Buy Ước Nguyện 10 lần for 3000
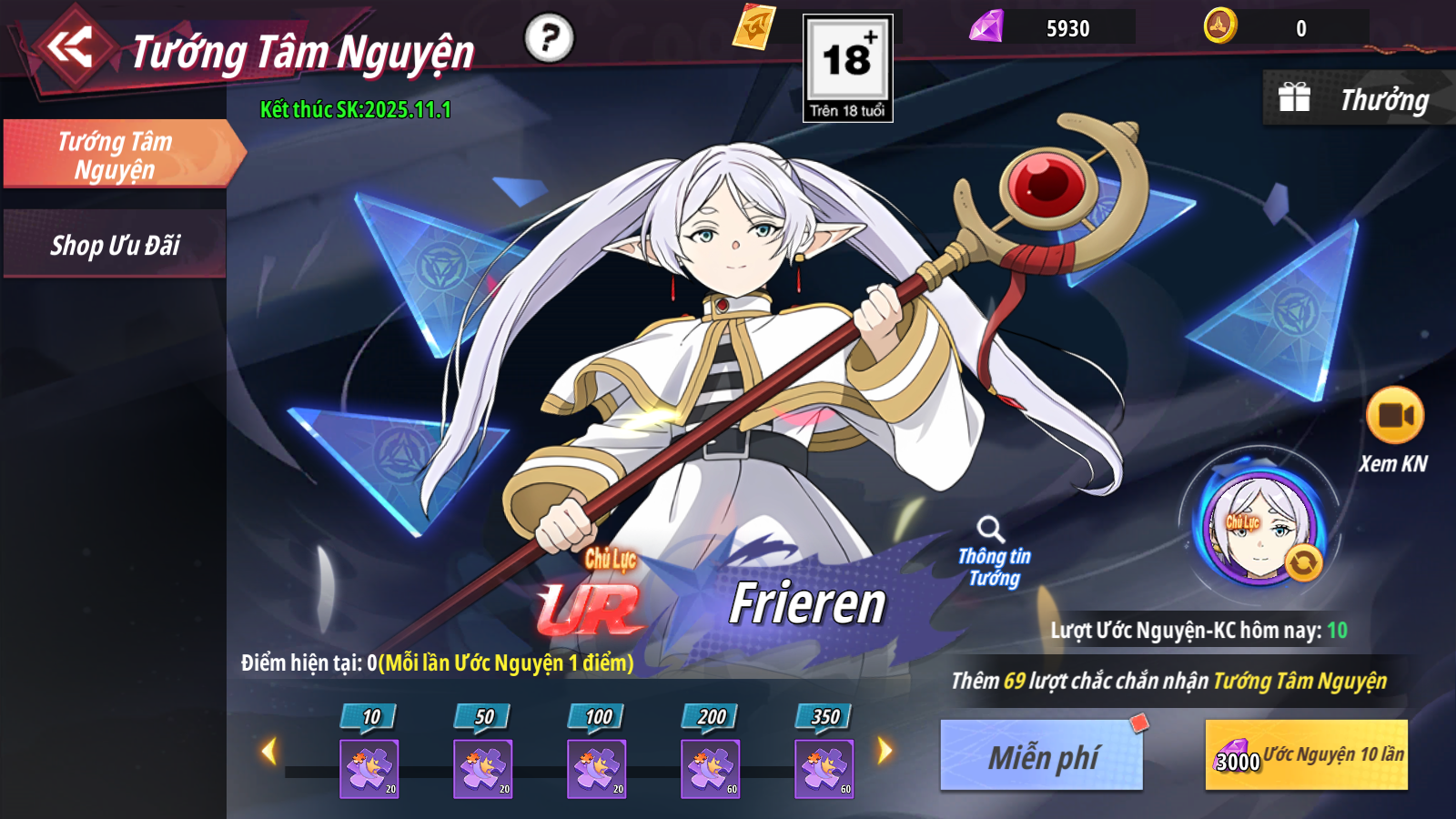Viewport: 1456px width, 819px height. point(1306,755)
